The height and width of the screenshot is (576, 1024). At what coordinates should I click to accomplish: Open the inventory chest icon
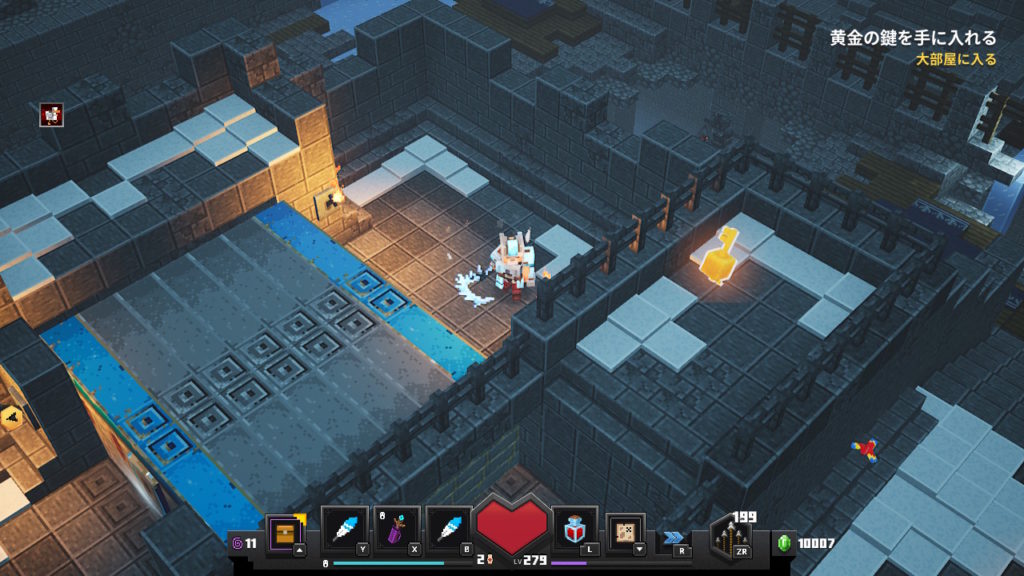[285, 532]
